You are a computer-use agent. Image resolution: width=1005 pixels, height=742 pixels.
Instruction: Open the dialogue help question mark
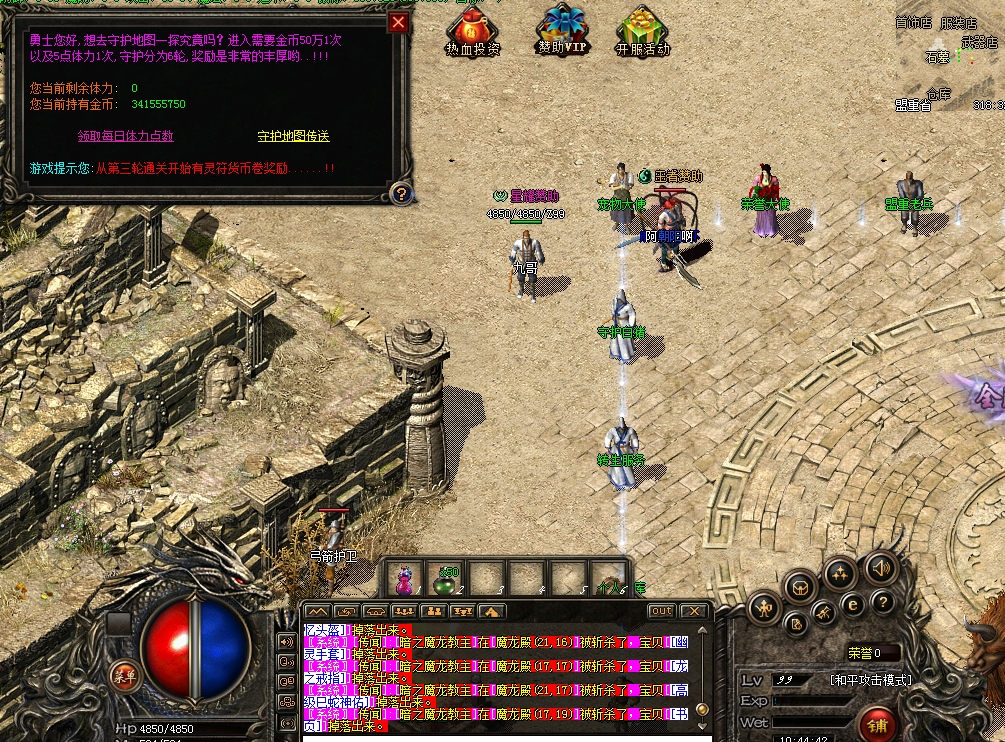tap(400, 193)
